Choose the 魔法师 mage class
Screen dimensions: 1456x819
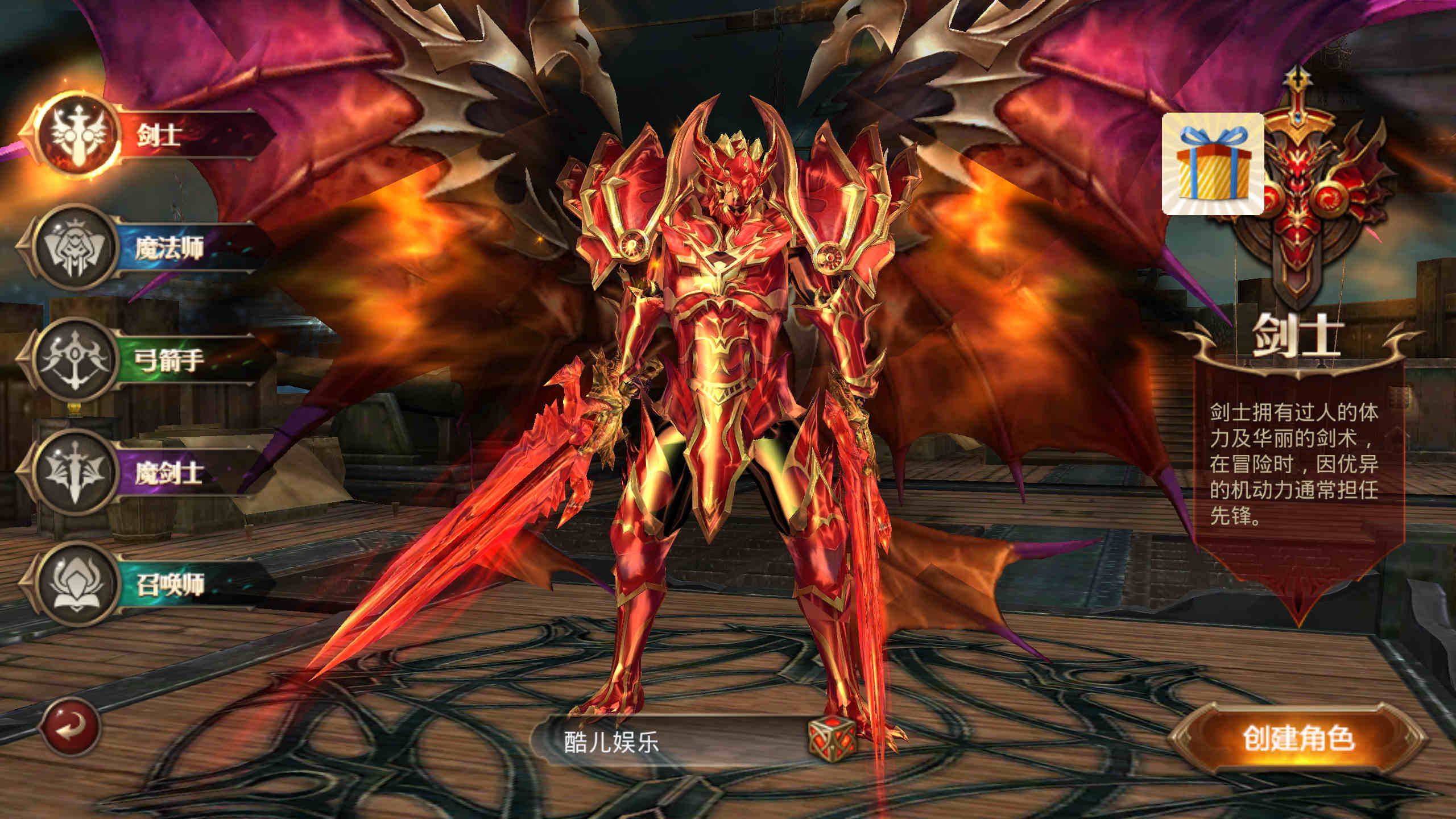click(x=148, y=248)
